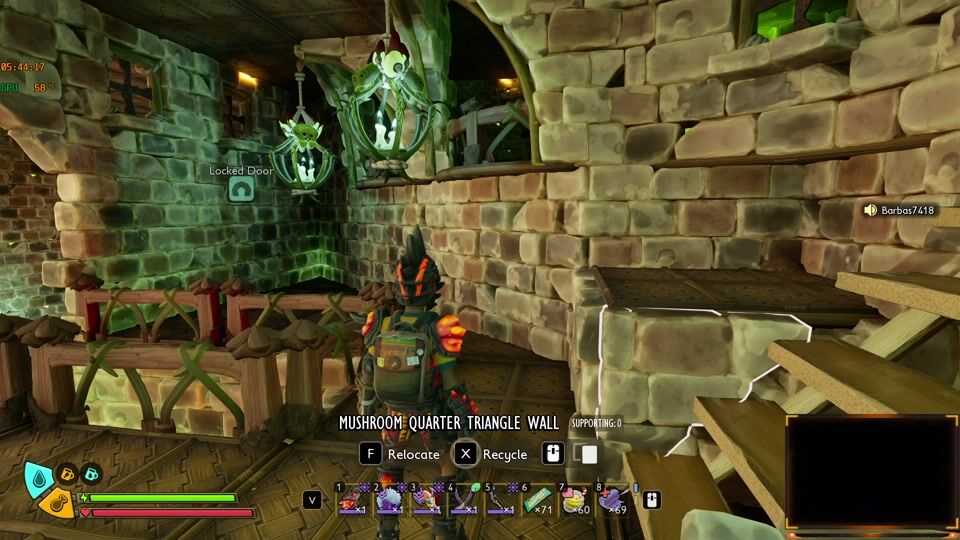Viewport: 960px width, 540px height.
Task: Click the Locked Door marker icon
Action: click(241, 188)
